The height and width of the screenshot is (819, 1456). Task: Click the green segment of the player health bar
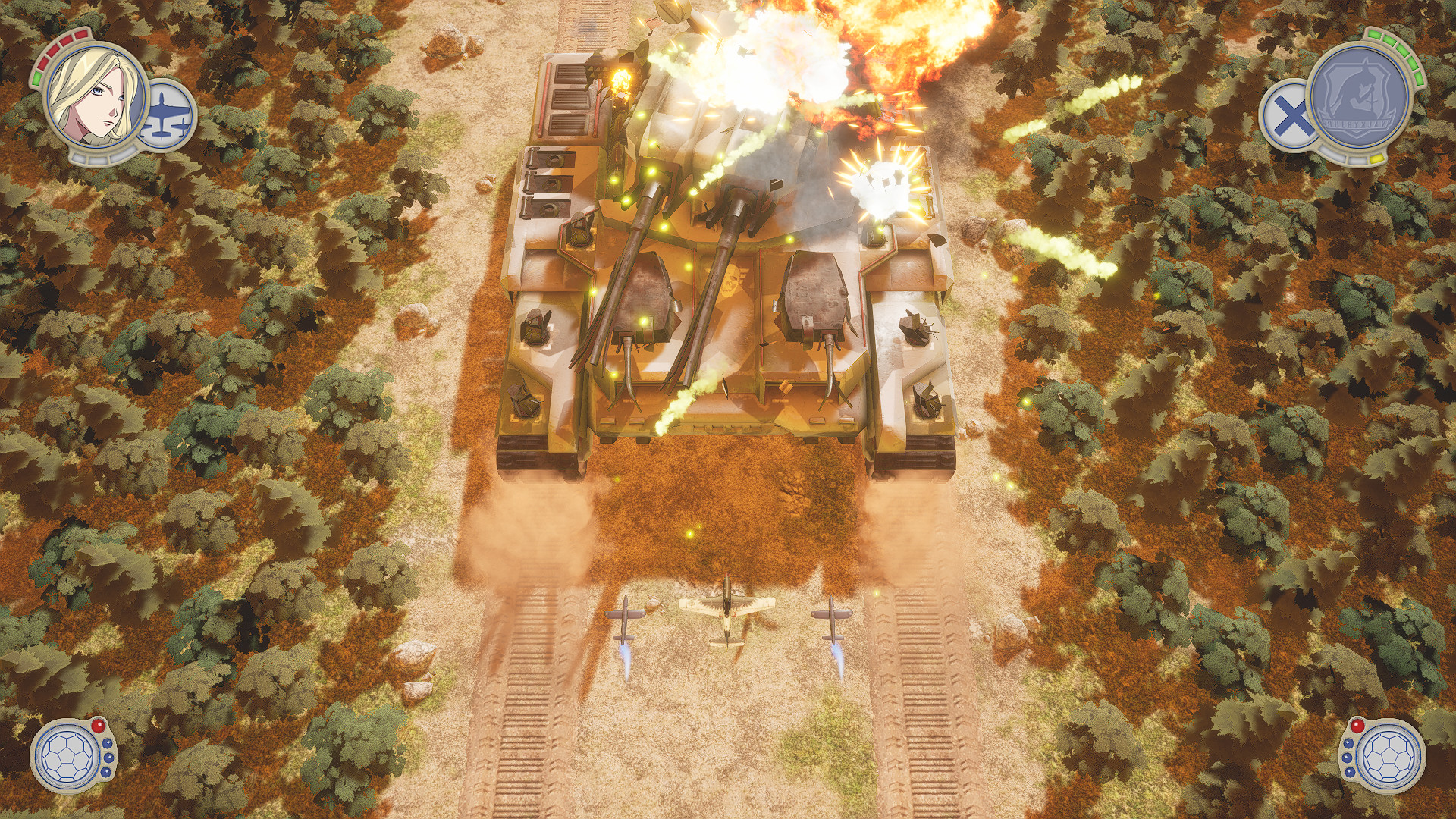(36, 78)
